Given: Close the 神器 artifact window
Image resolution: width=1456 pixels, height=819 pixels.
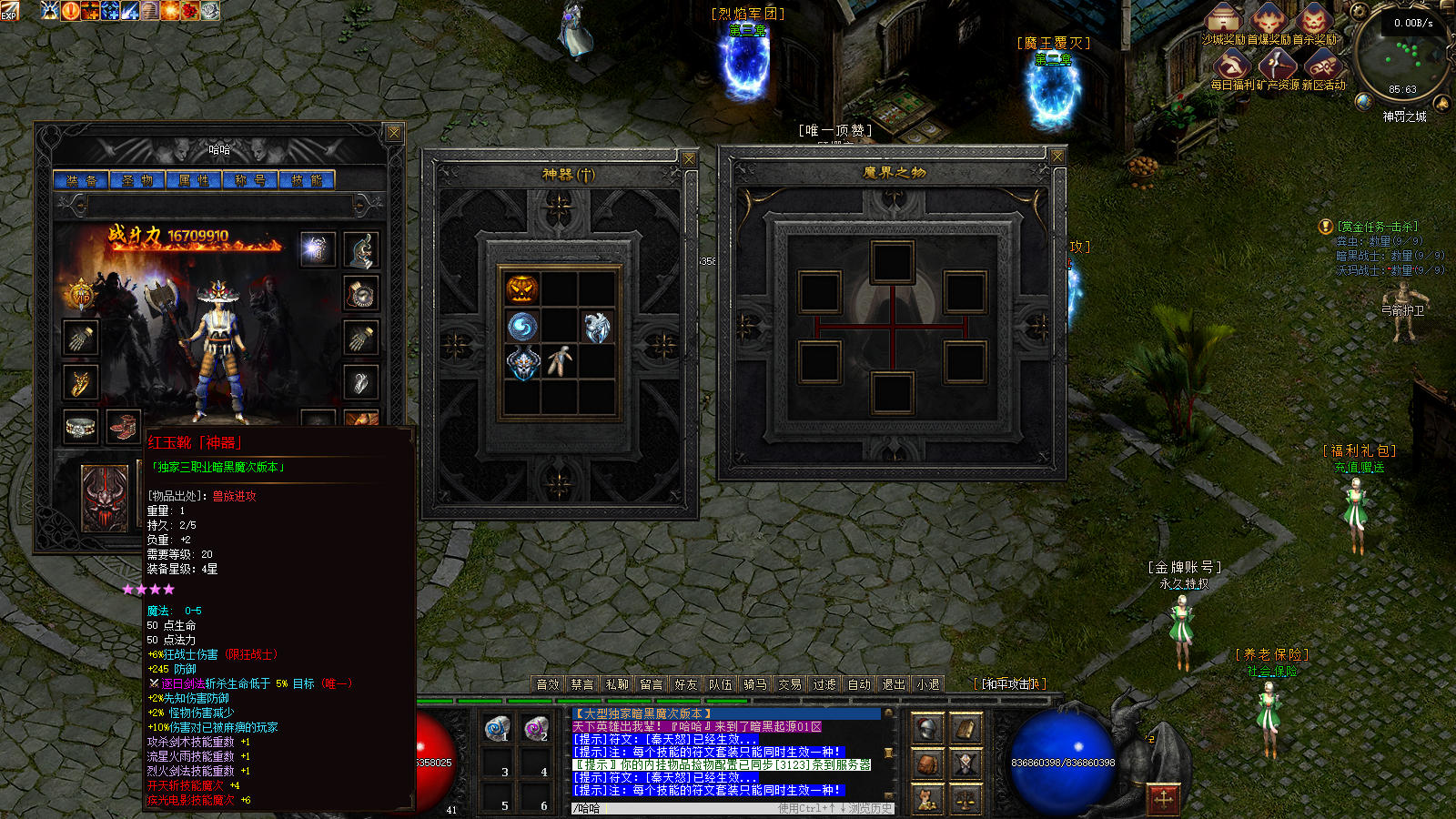Looking at the screenshot, I should coord(689,159).
